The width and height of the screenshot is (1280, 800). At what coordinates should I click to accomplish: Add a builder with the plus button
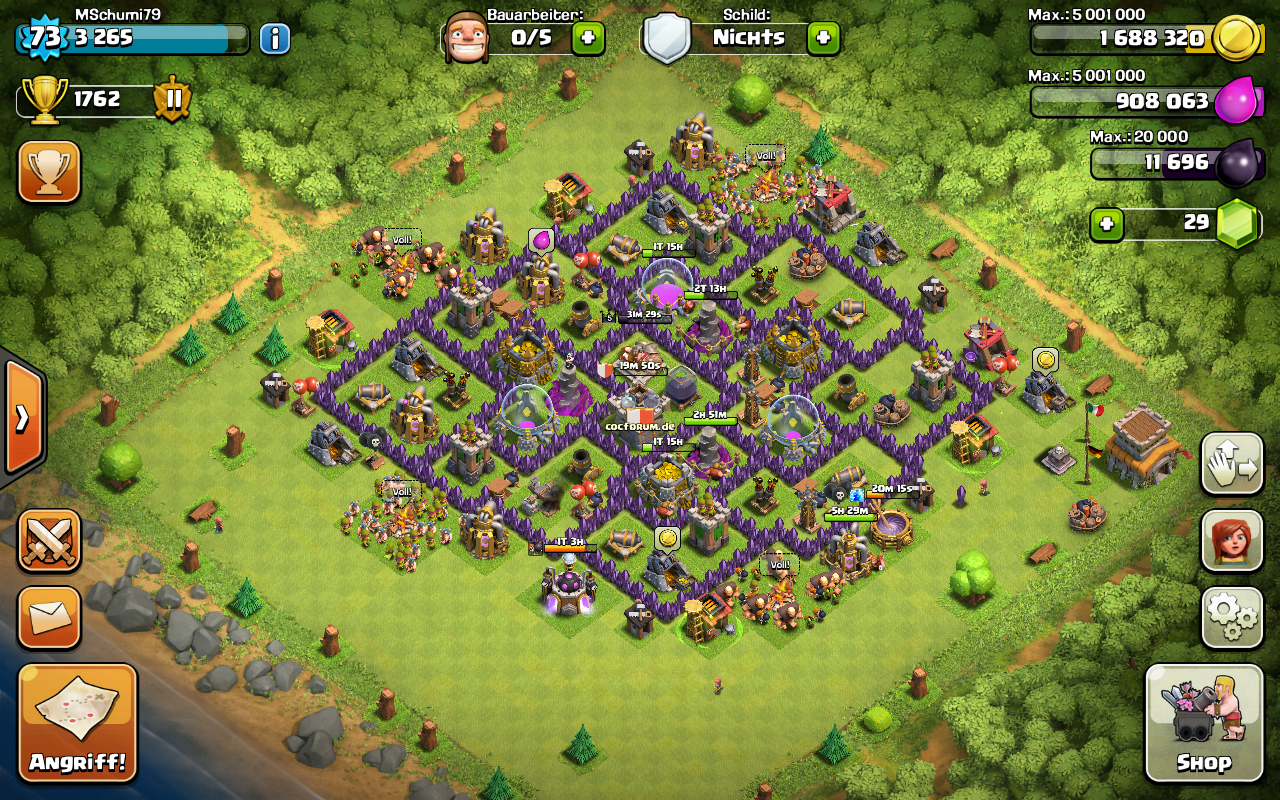click(x=588, y=39)
